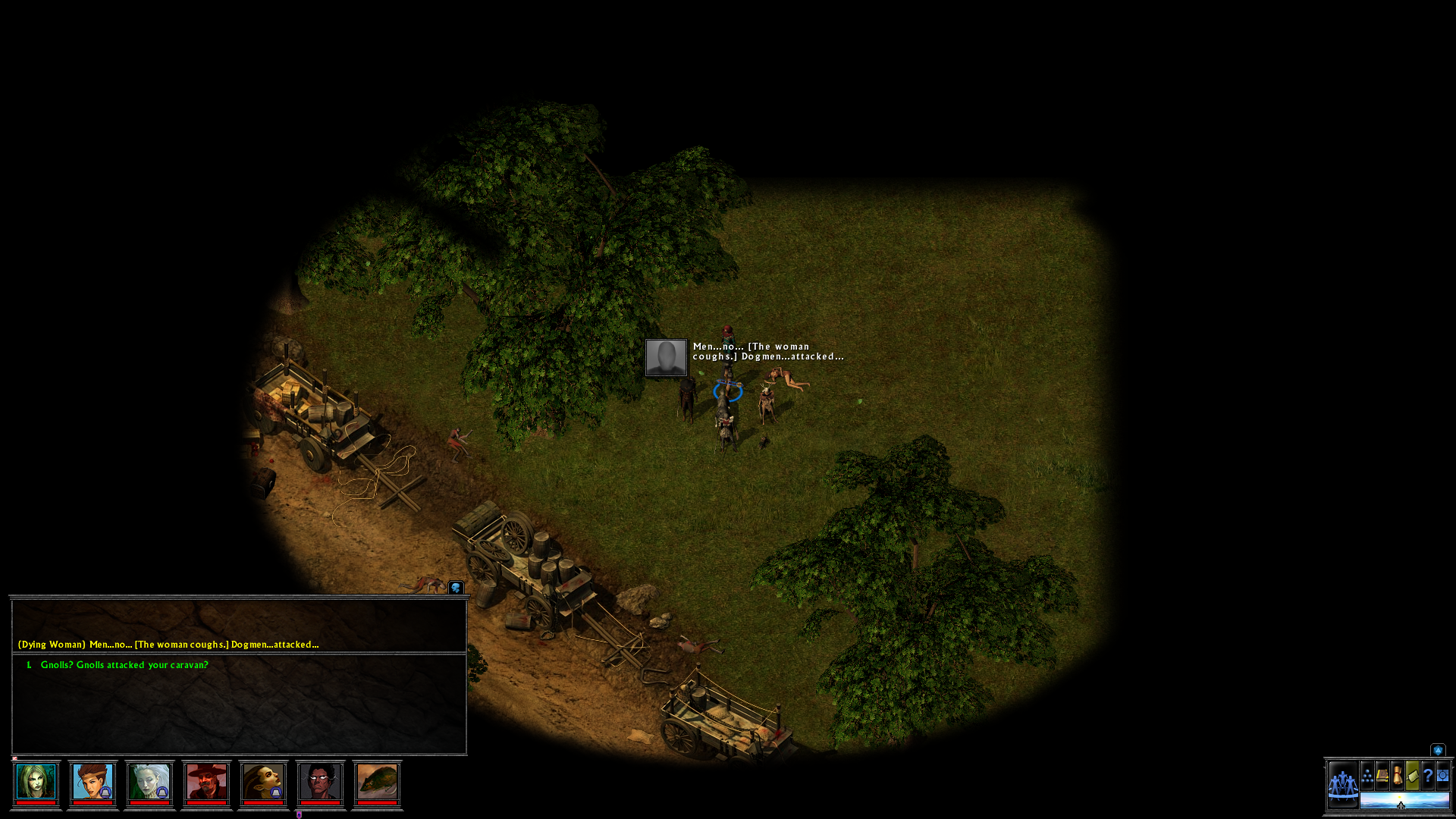Image resolution: width=1456 pixels, height=819 pixels.
Task: Select the dark-skinned white-eyed man portrait
Action: pos(320,782)
